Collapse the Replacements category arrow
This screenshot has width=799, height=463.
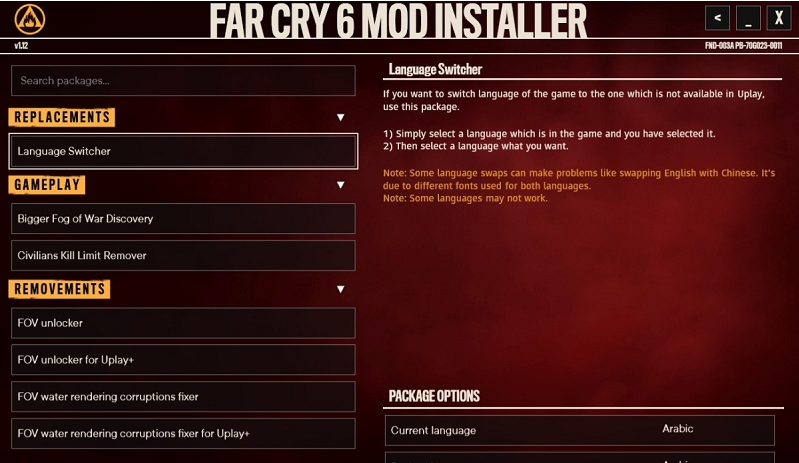click(x=340, y=118)
